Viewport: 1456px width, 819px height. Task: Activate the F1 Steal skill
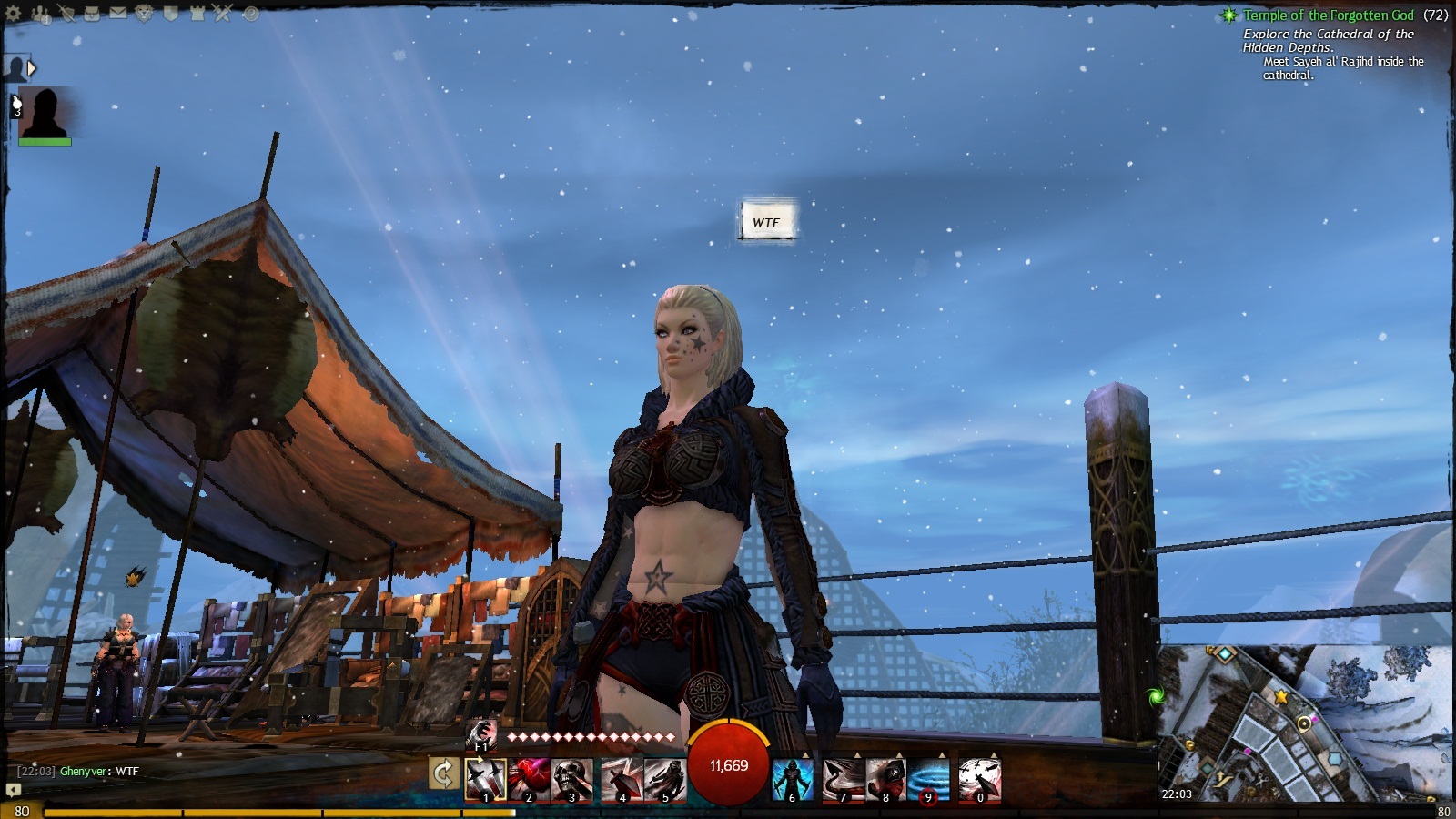(481, 733)
